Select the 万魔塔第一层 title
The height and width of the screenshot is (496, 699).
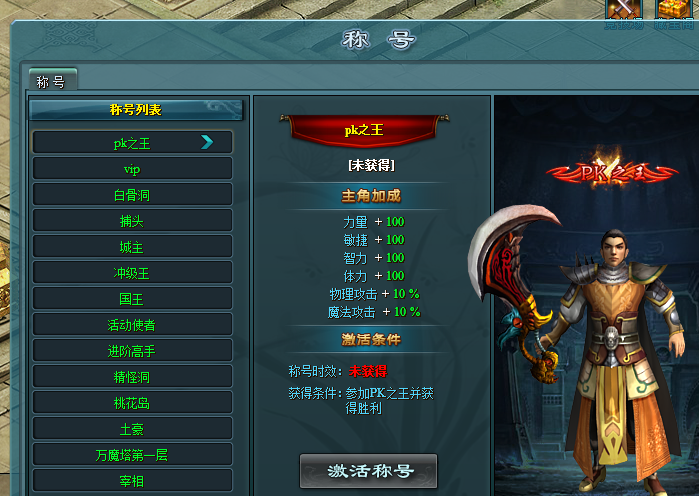click(132, 455)
